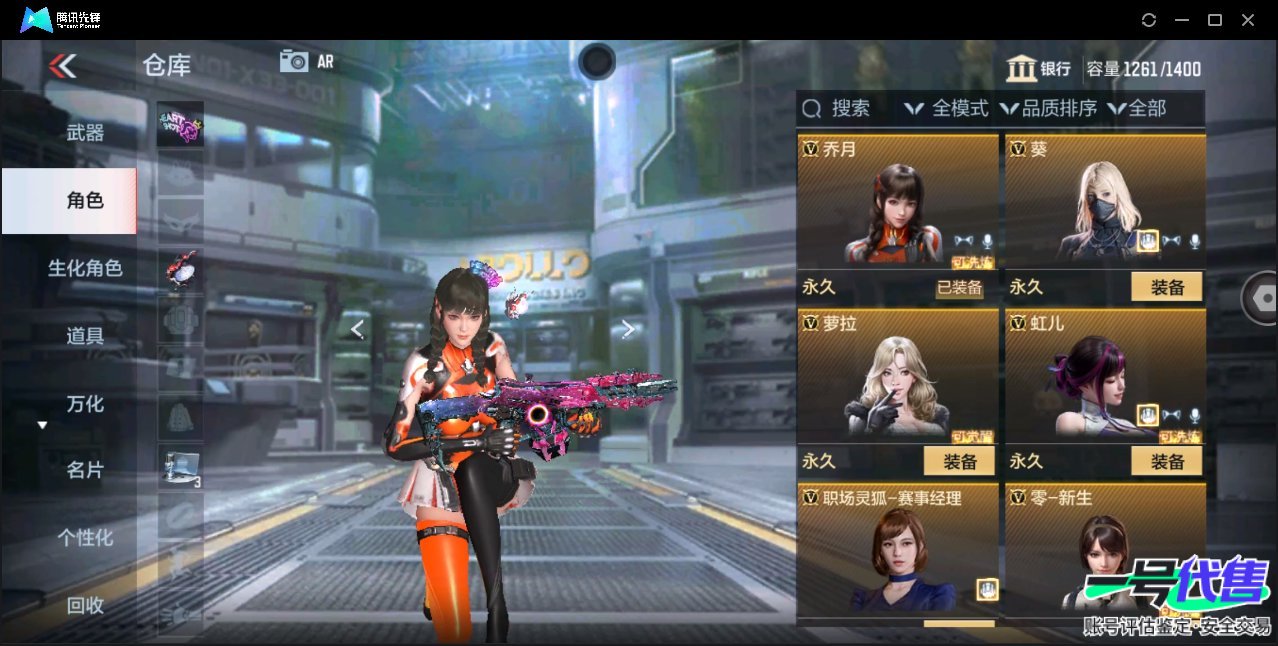Rotate character preview with right arrow
This screenshot has height=646, width=1278.
click(x=628, y=329)
